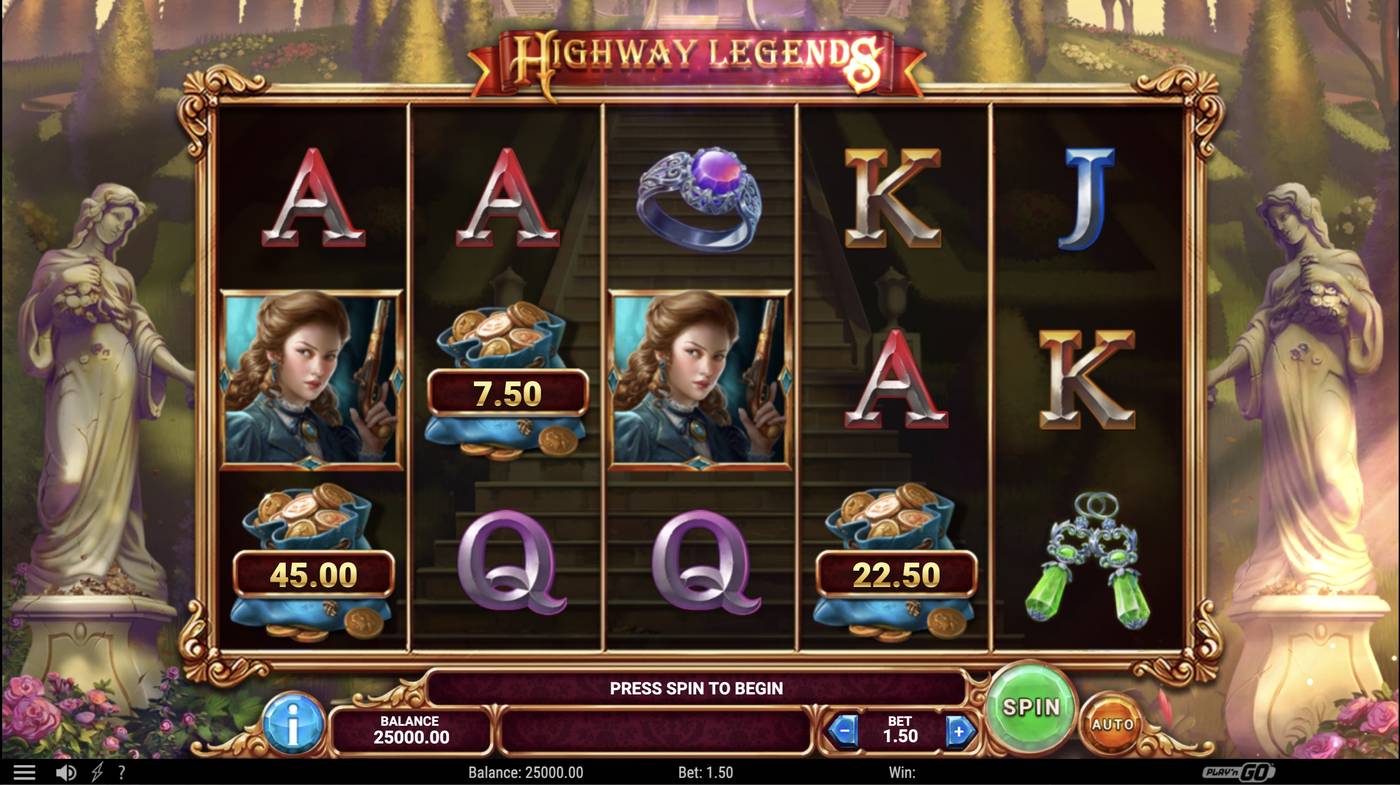Mute game sound with the speaker icon
Image resolution: width=1400 pixels, height=785 pixels.
66,771
